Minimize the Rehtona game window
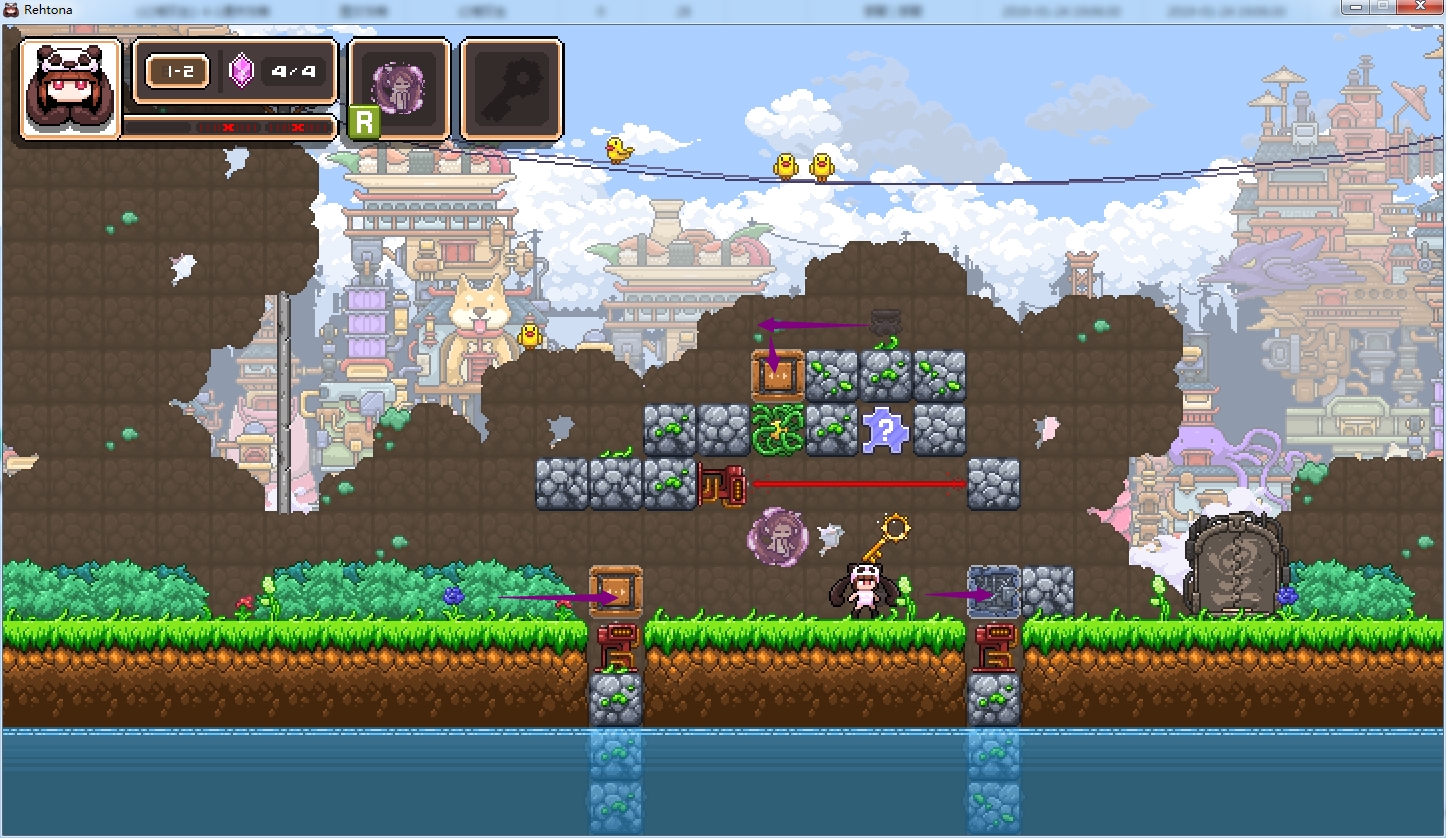Image resolution: width=1446 pixels, height=838 pixels. pos(1355,7)
